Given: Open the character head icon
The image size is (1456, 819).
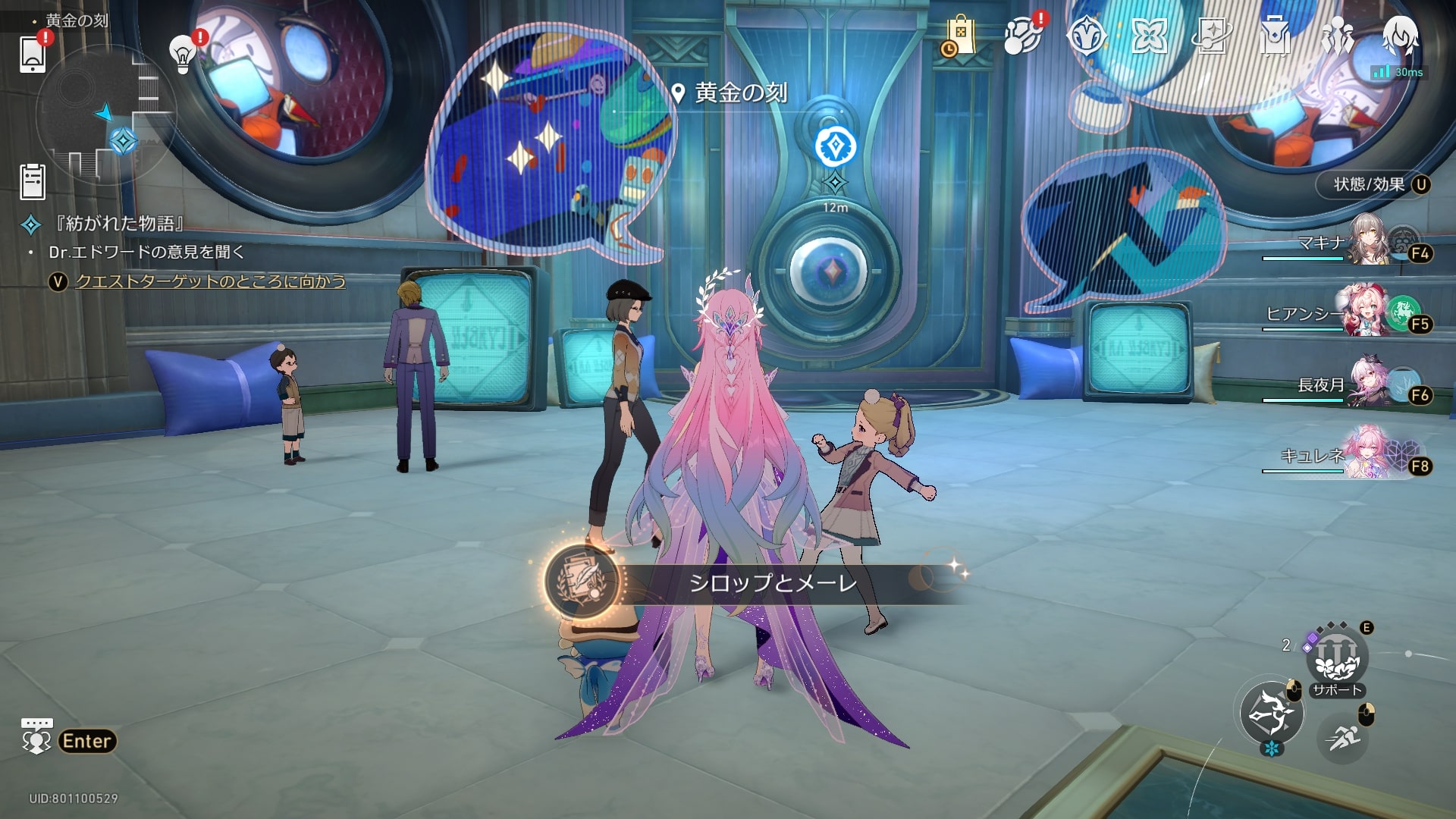Looking at the screenshot, I should tap(1400, 36).
